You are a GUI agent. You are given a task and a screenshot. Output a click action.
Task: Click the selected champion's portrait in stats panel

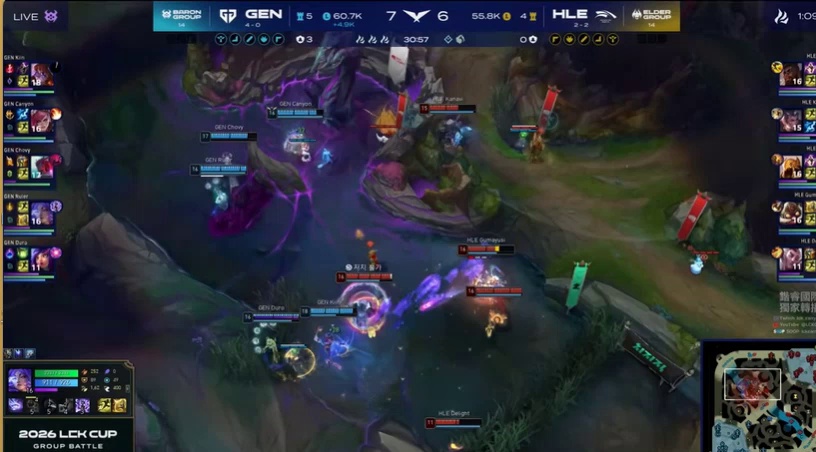pos(19,381)
